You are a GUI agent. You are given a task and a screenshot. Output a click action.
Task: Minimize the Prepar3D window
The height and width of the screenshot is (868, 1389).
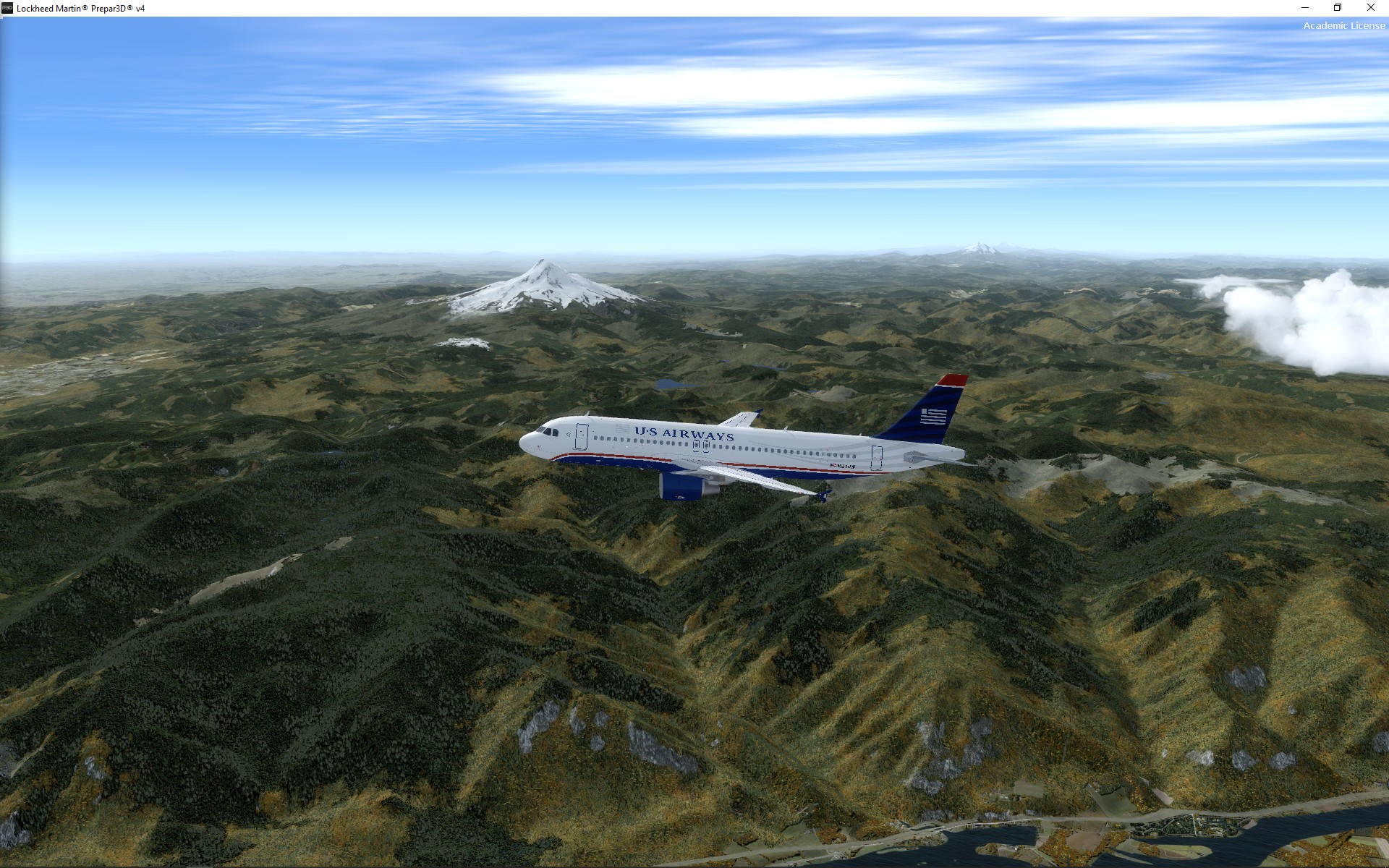1305,8
